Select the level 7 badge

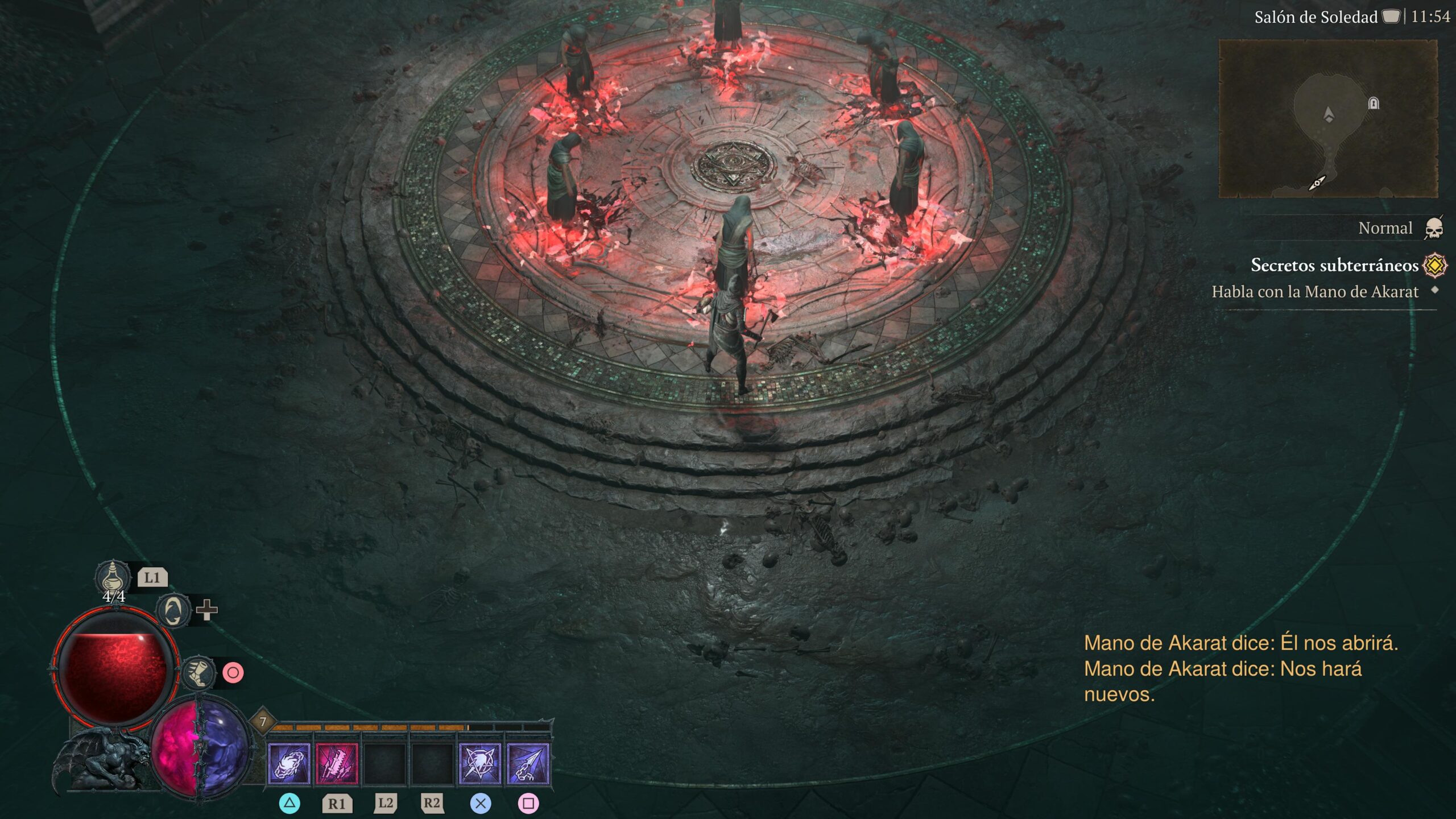pyautogui.click(x=263, y=722)
